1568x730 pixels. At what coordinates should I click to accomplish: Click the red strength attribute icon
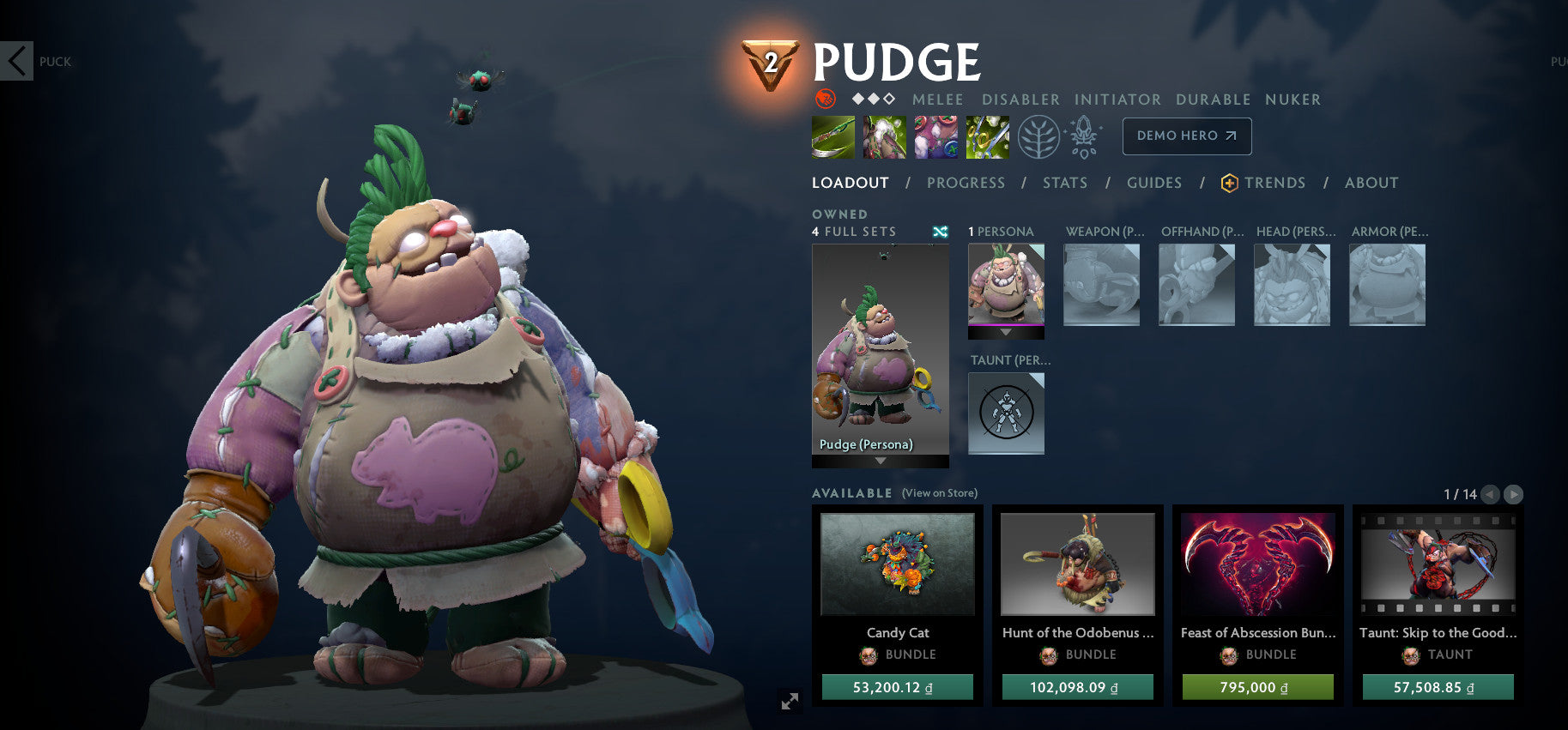(x=825, y=98)
